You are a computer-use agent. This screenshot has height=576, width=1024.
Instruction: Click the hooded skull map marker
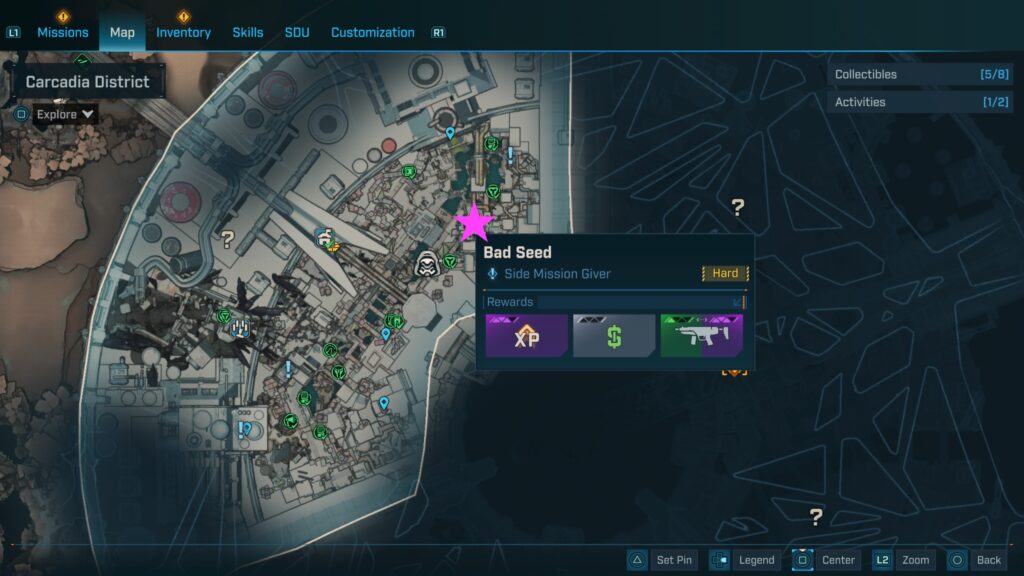point(426,263)
